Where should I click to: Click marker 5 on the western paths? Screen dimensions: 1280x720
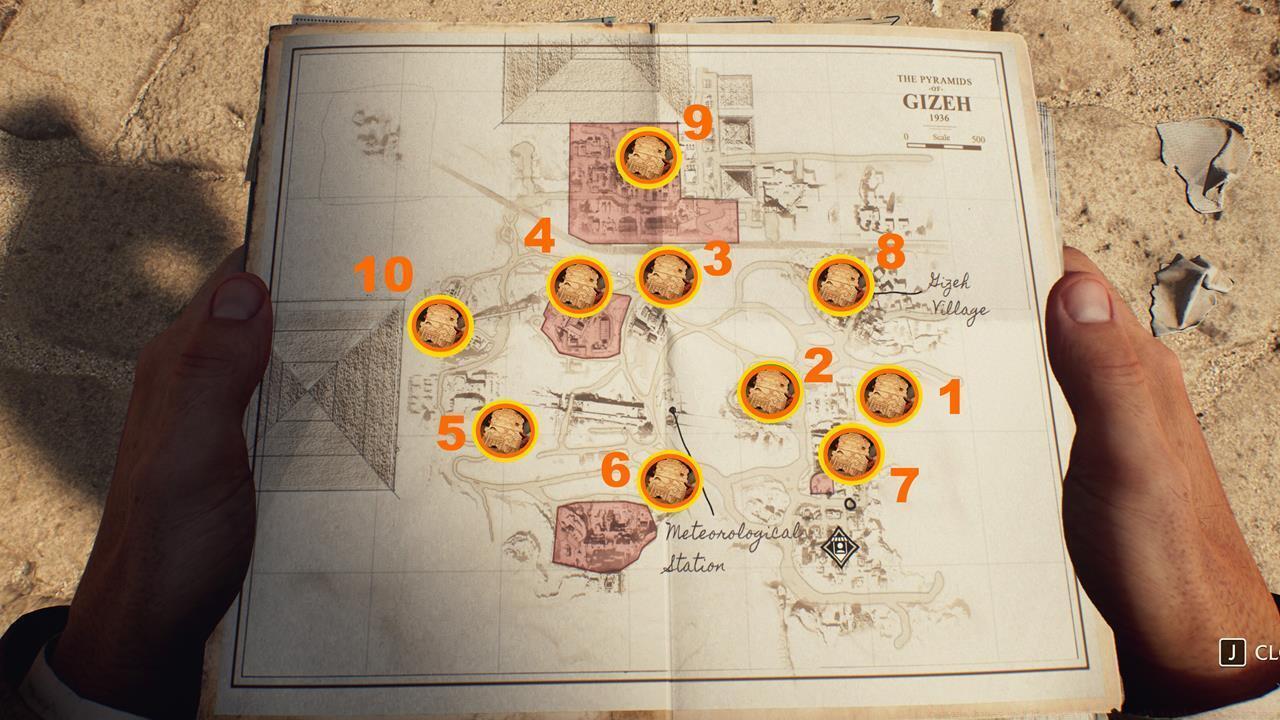click(508, 429)
